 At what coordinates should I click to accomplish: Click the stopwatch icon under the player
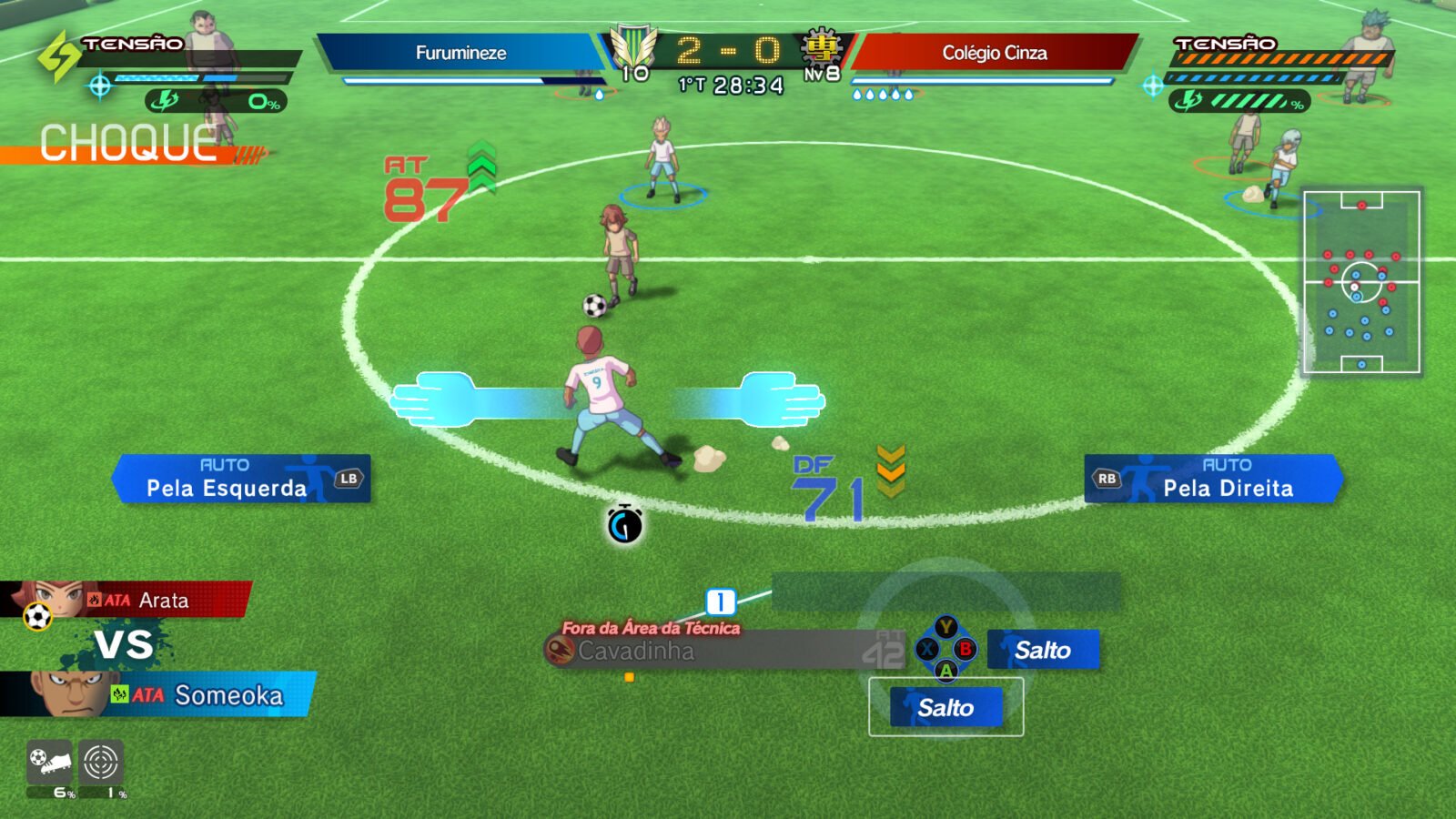[x=625, y=524]
